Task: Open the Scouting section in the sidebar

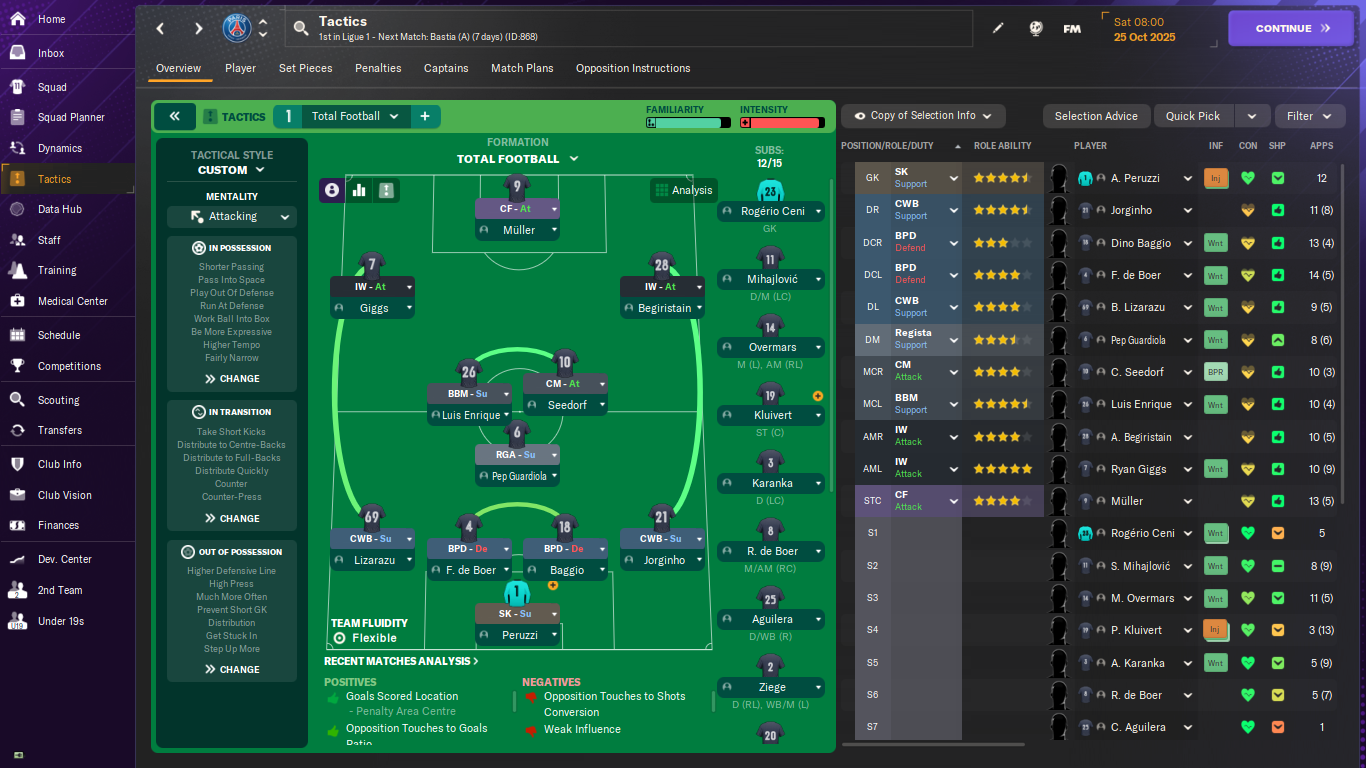Action: tap(67, 399)
